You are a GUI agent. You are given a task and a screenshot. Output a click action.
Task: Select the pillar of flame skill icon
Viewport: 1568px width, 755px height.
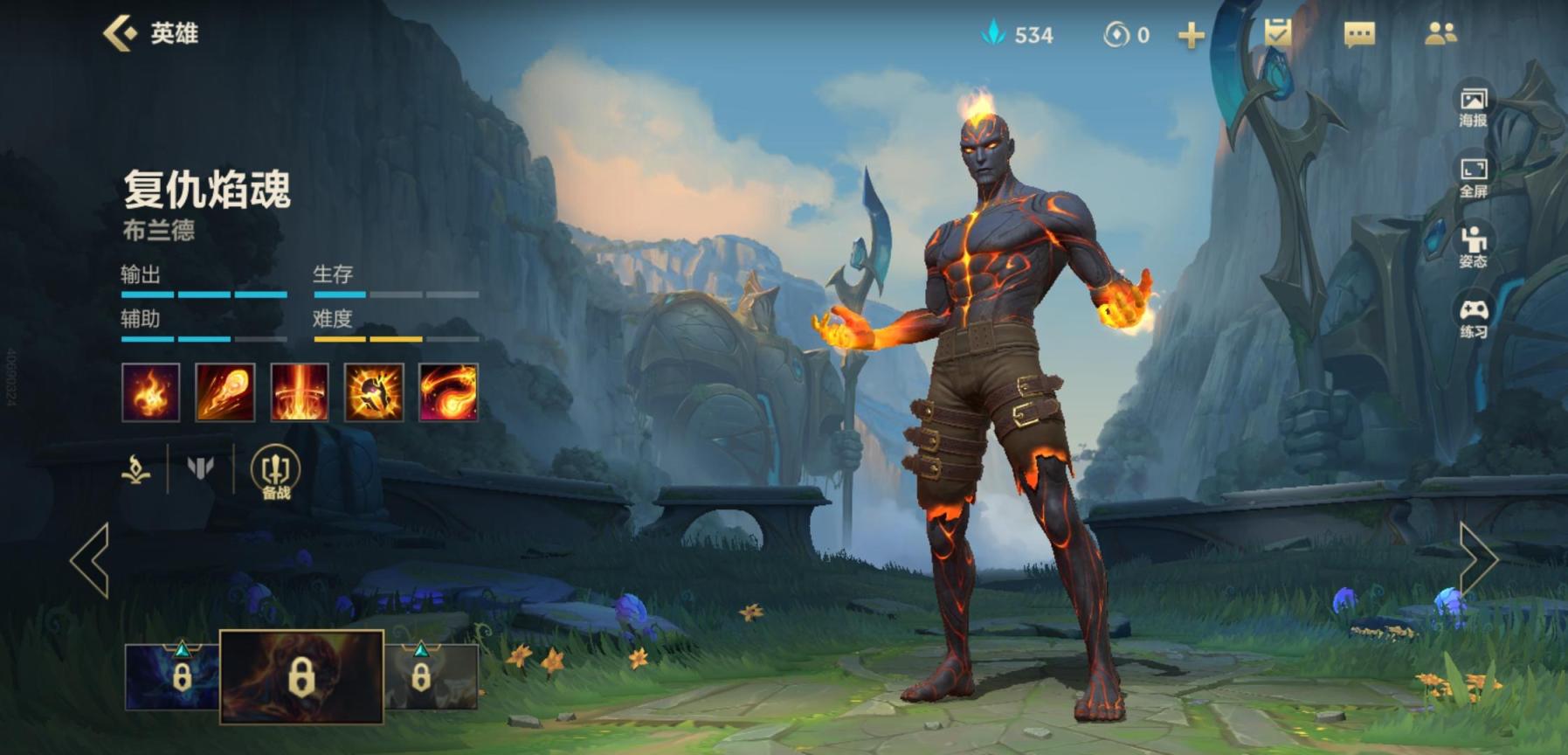(300, 392)
